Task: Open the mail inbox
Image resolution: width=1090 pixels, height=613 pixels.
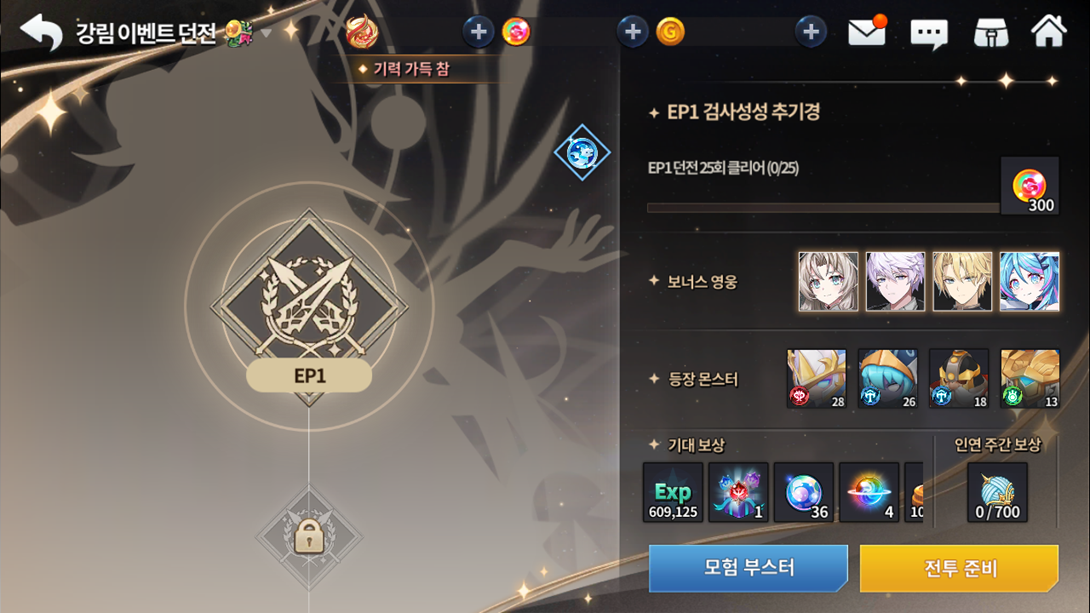Action: coord(866,33)
